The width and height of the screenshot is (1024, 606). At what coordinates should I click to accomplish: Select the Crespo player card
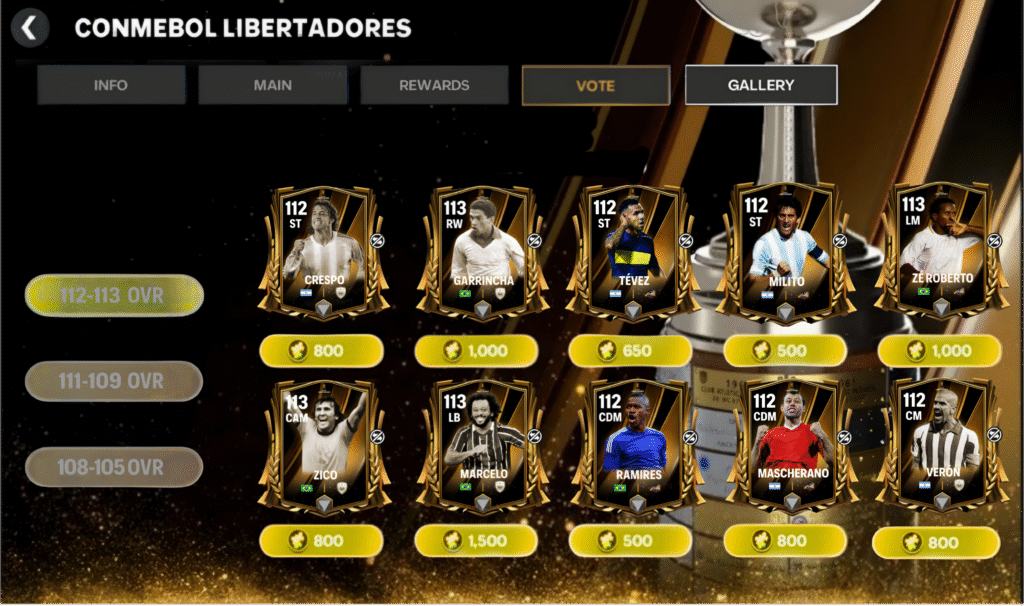pos(322,253)
